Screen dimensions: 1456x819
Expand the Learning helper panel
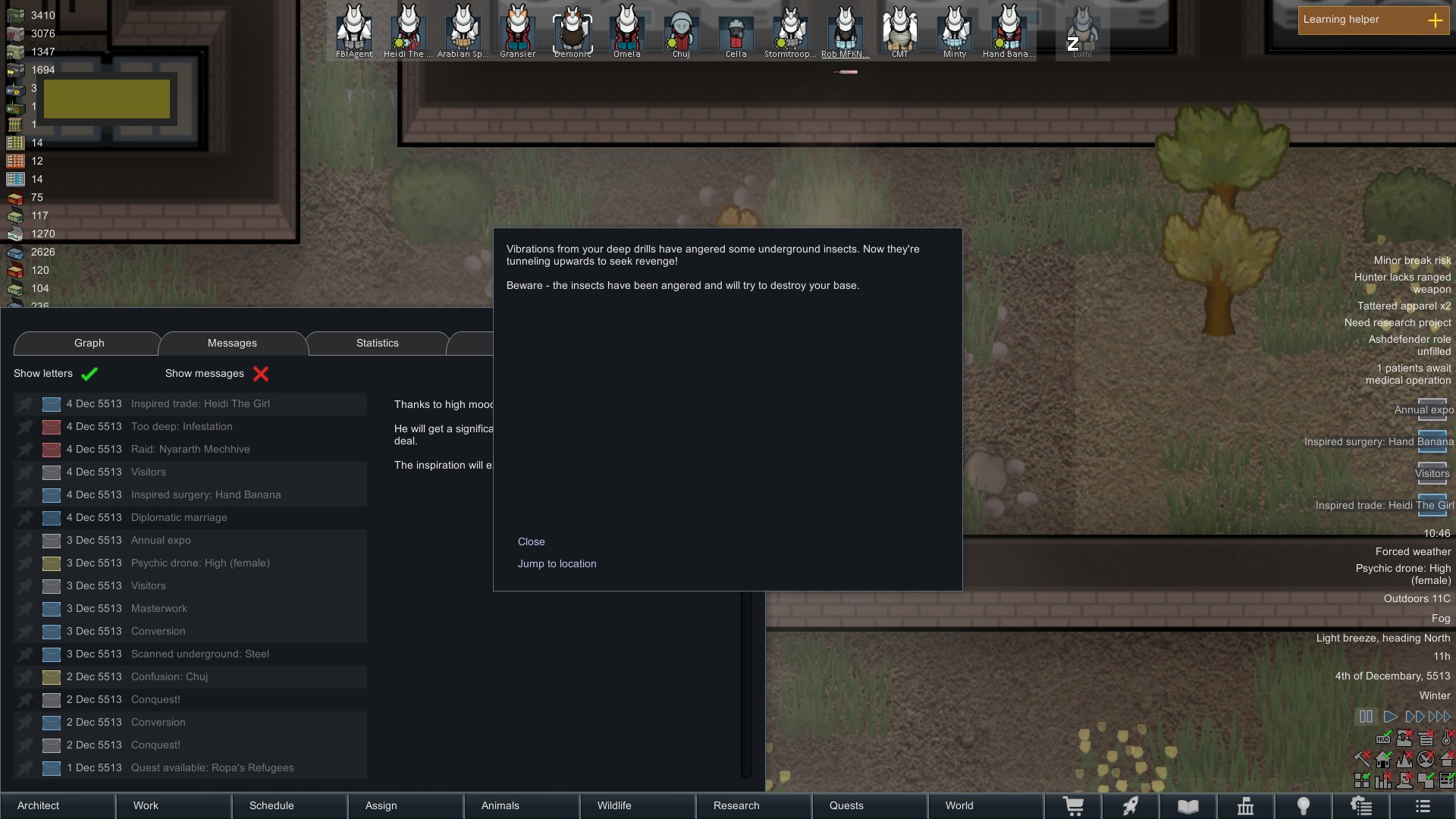click(1435, 20)
